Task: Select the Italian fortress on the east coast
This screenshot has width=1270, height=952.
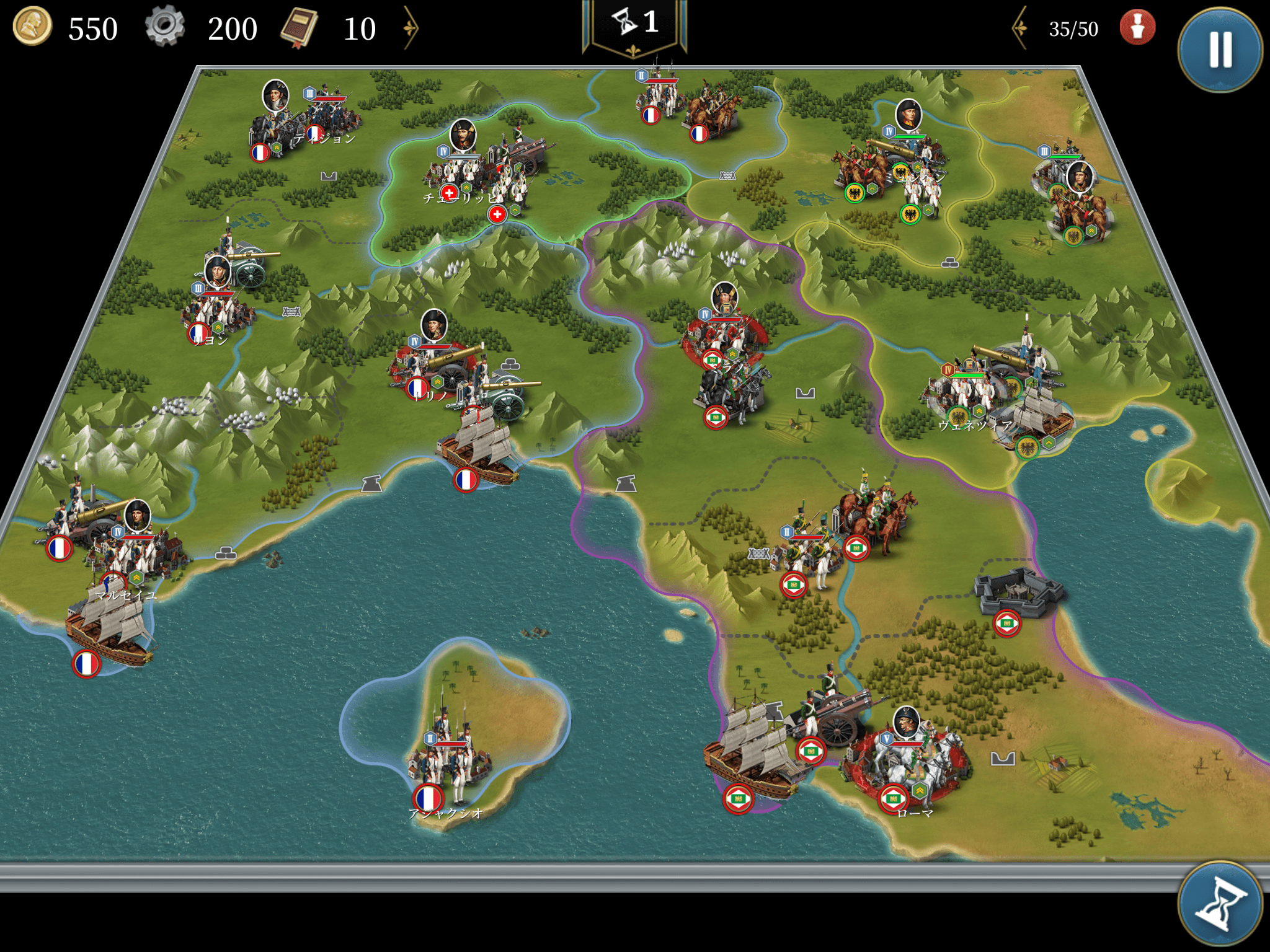Action: [1016, 592]
